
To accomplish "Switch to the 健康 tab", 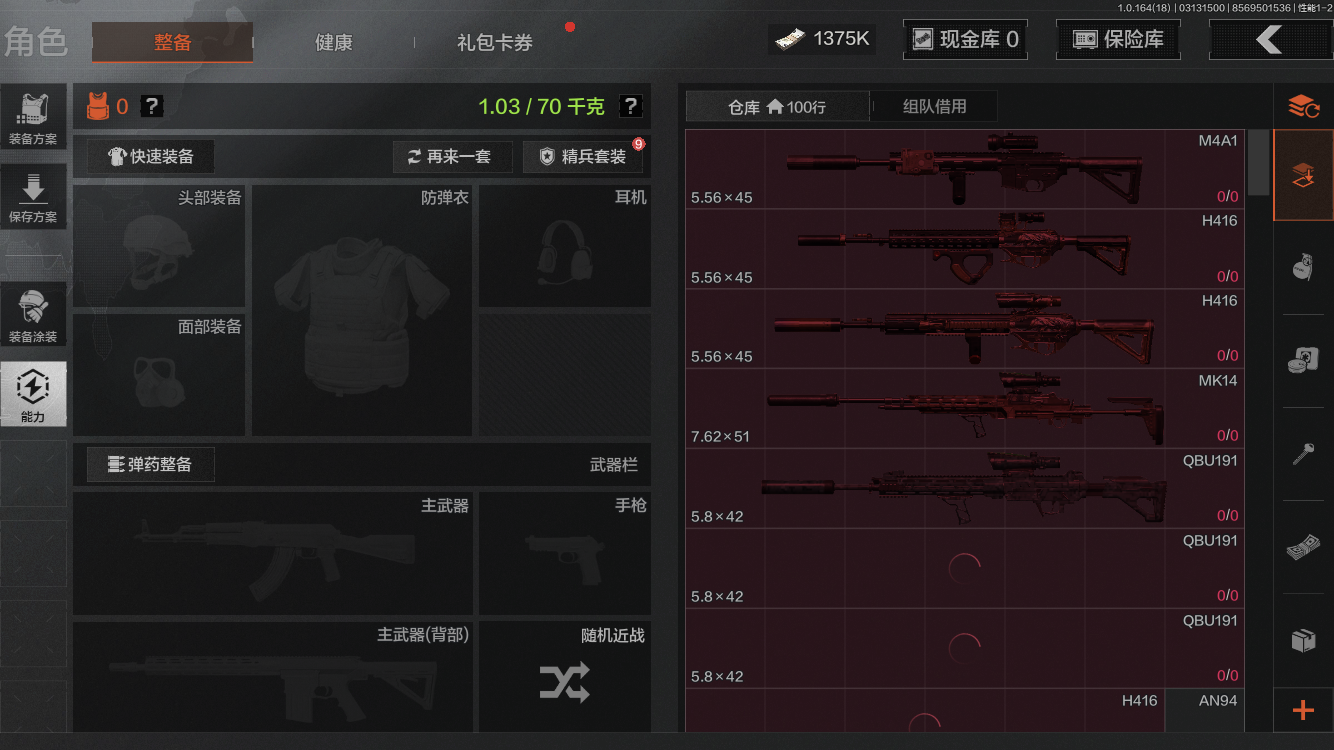I will click(333, 43).
